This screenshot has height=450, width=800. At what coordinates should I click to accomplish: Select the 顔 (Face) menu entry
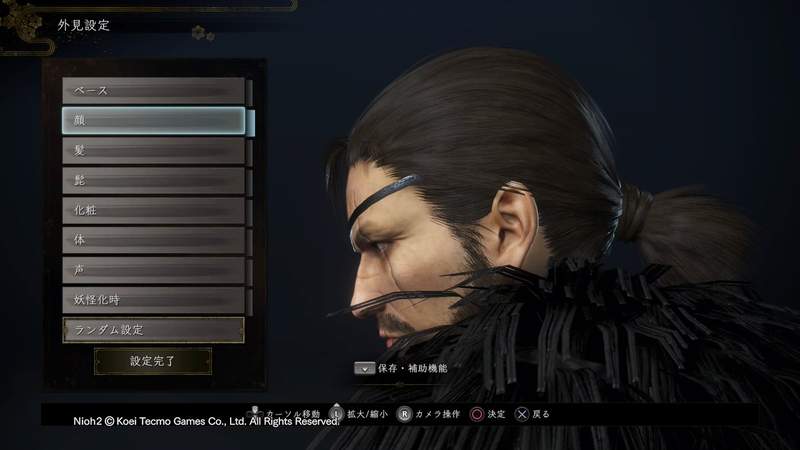click(153, 121)
